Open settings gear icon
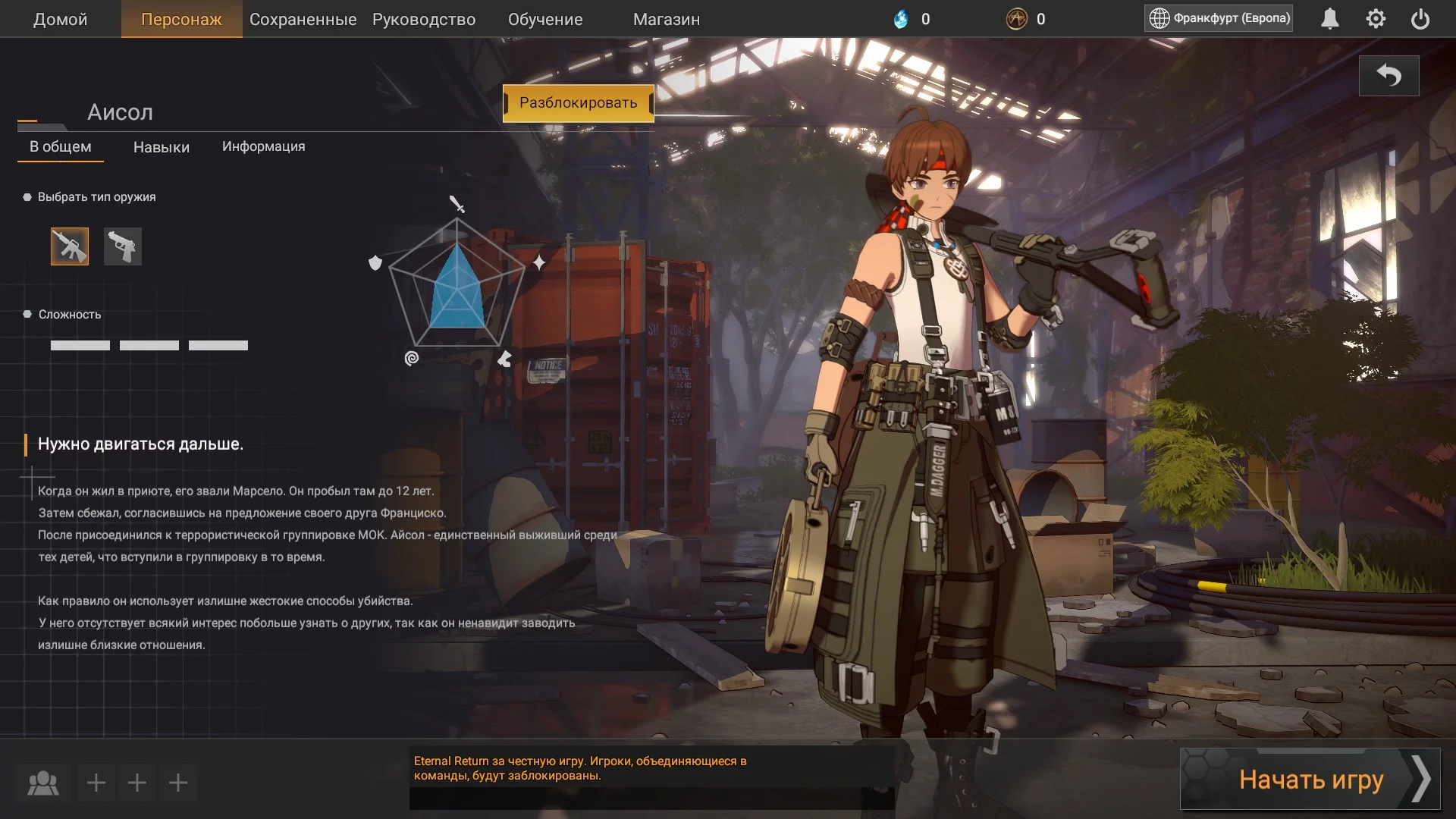1456x819 pixels. tap(1376, 19)
